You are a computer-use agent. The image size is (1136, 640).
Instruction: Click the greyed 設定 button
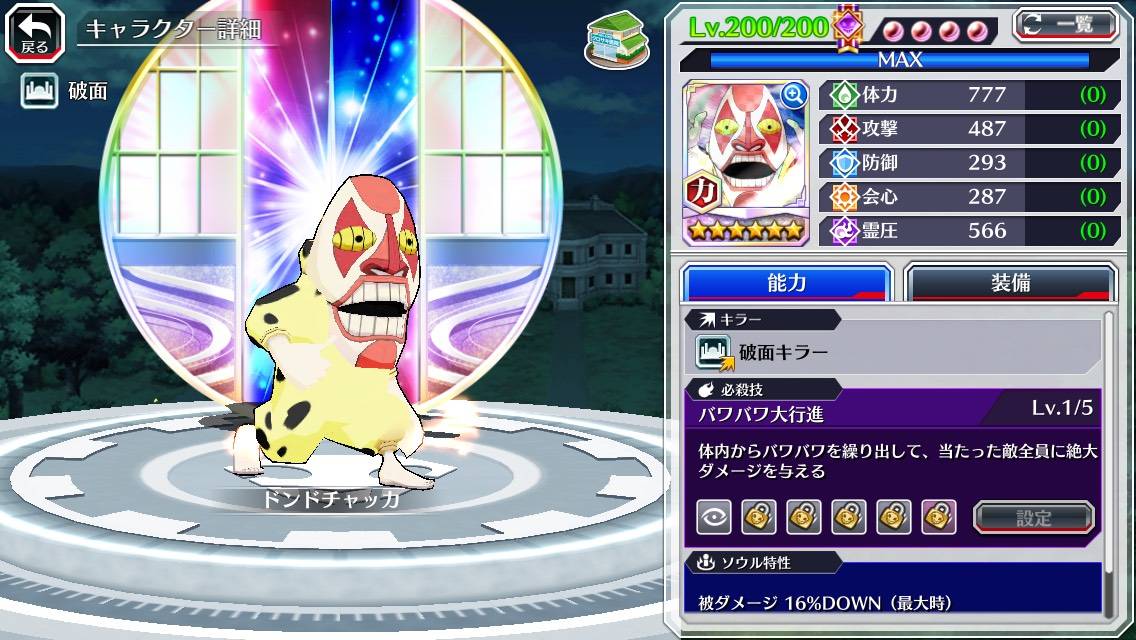coord(1034,517)
